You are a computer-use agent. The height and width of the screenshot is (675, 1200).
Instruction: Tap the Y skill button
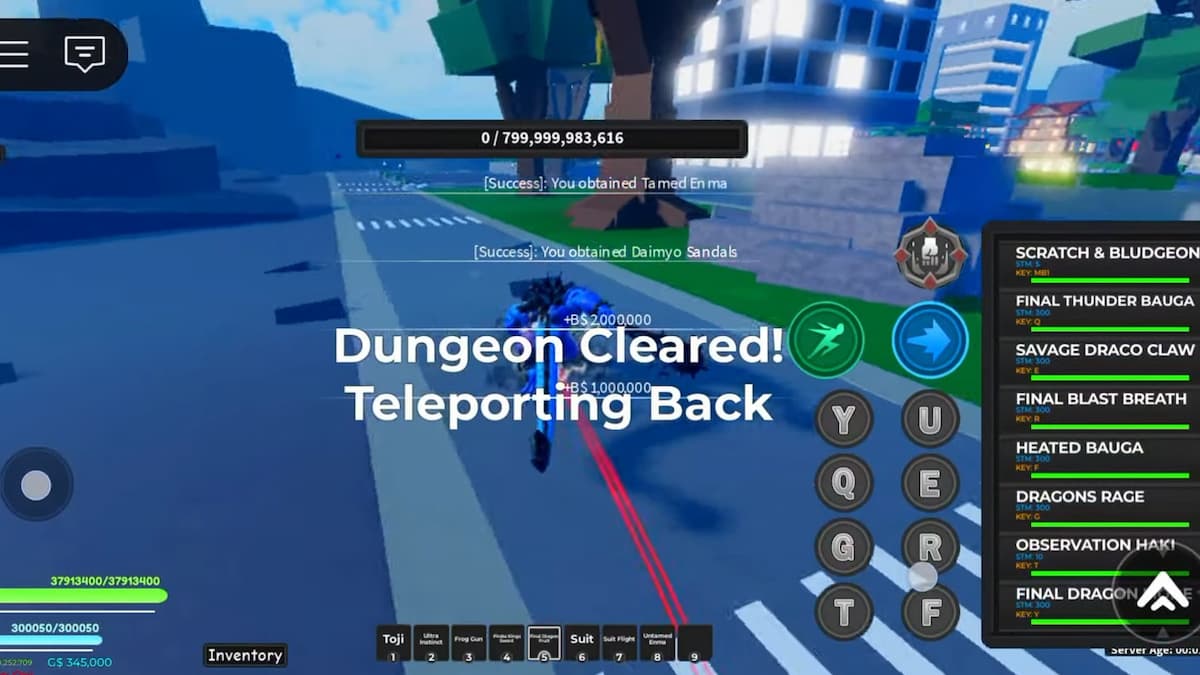coord(845,419)
